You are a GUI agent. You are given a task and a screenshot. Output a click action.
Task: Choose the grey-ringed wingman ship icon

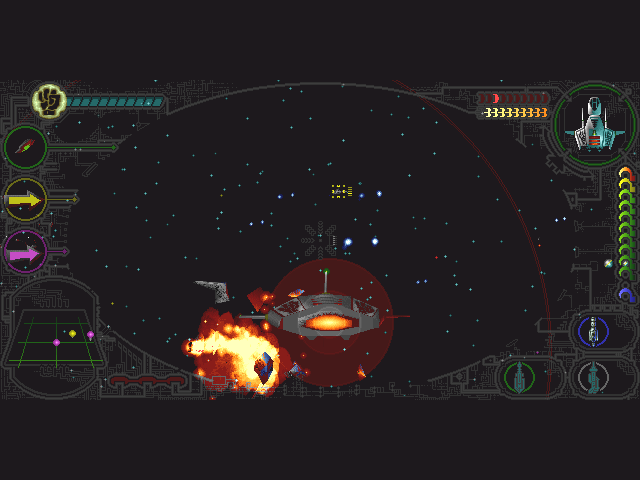(595, 377)
